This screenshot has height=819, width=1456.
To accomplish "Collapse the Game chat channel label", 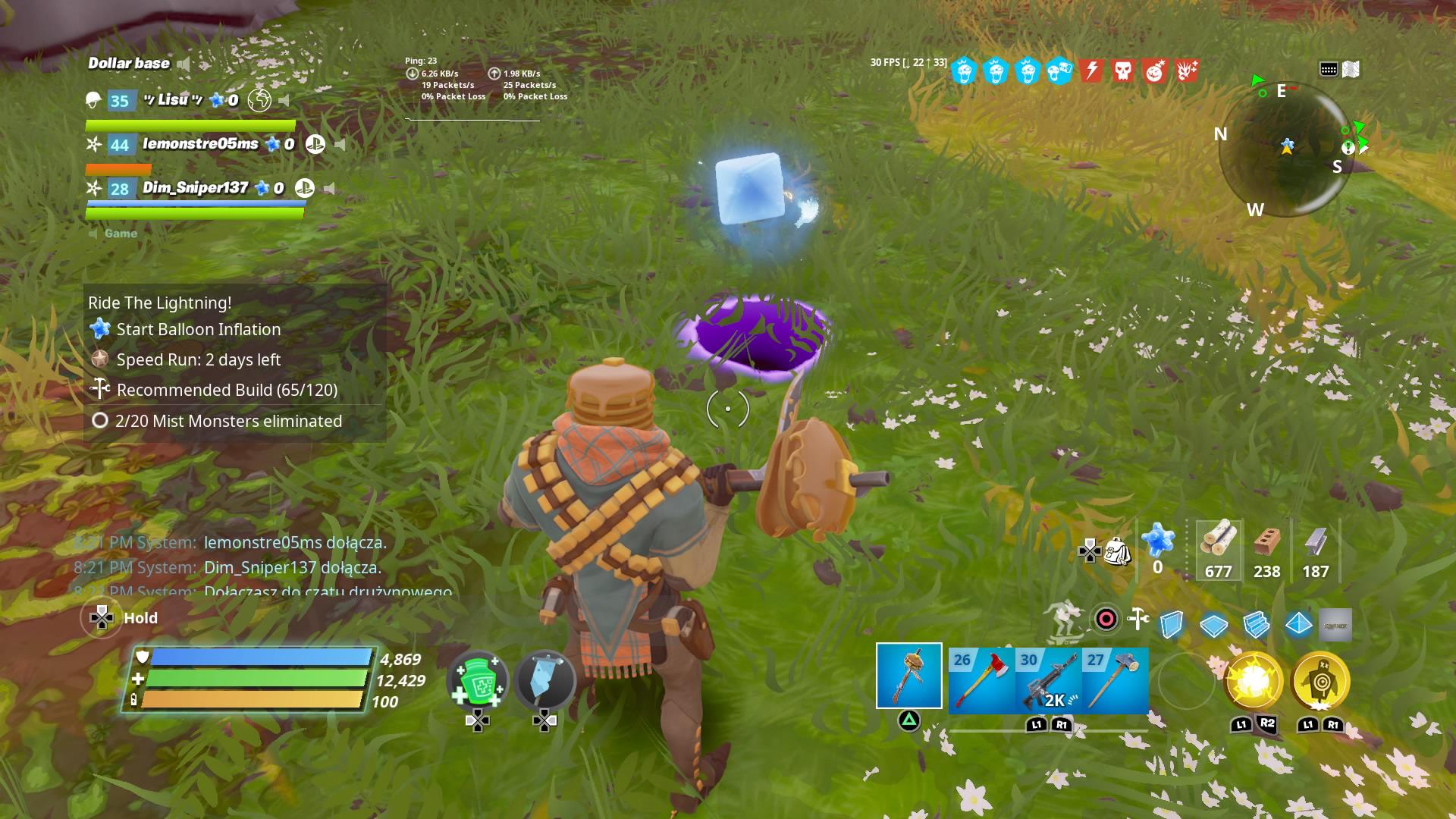I will point(121,233).
